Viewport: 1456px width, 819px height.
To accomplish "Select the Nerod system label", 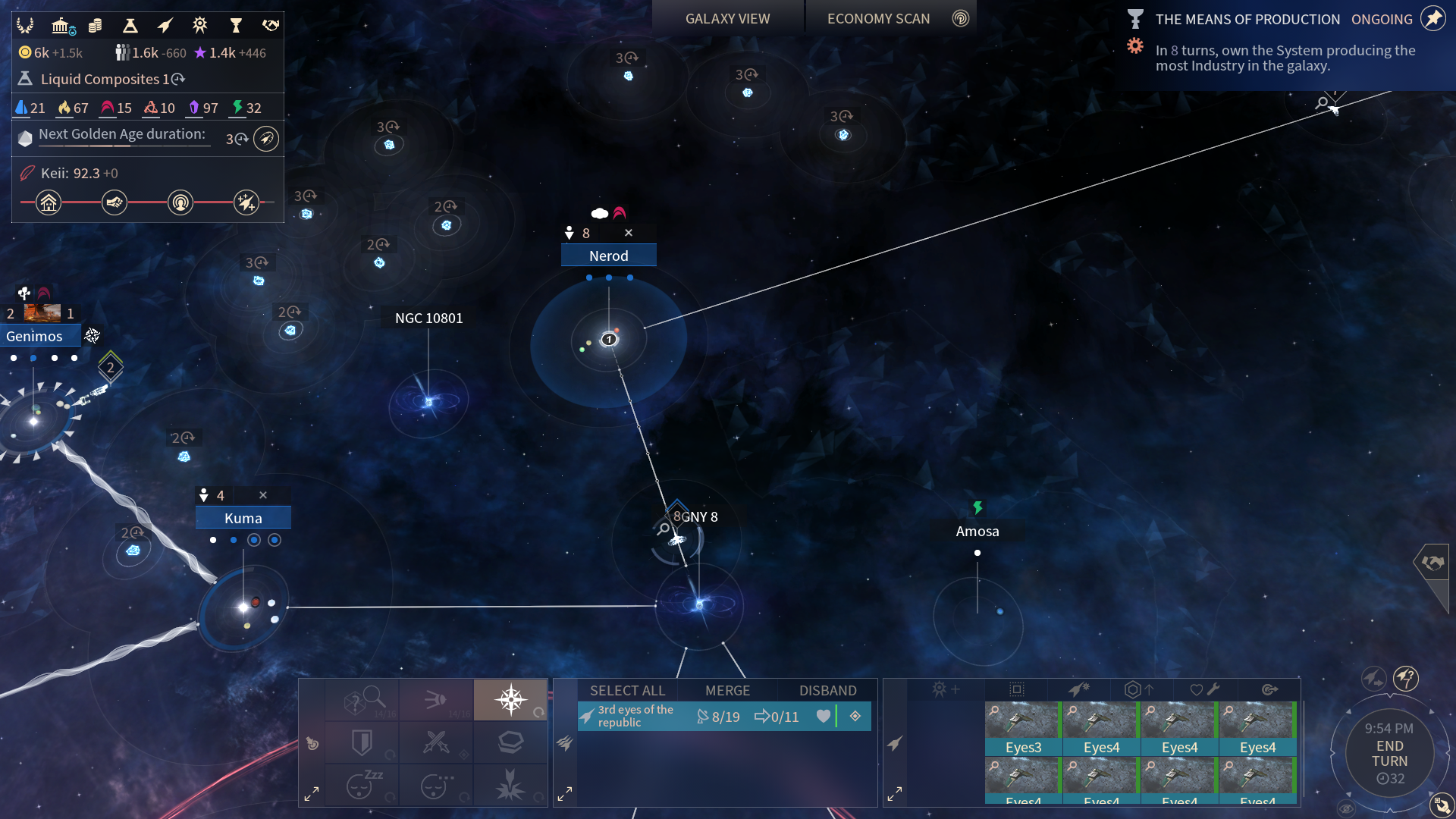I will point(608,256).
